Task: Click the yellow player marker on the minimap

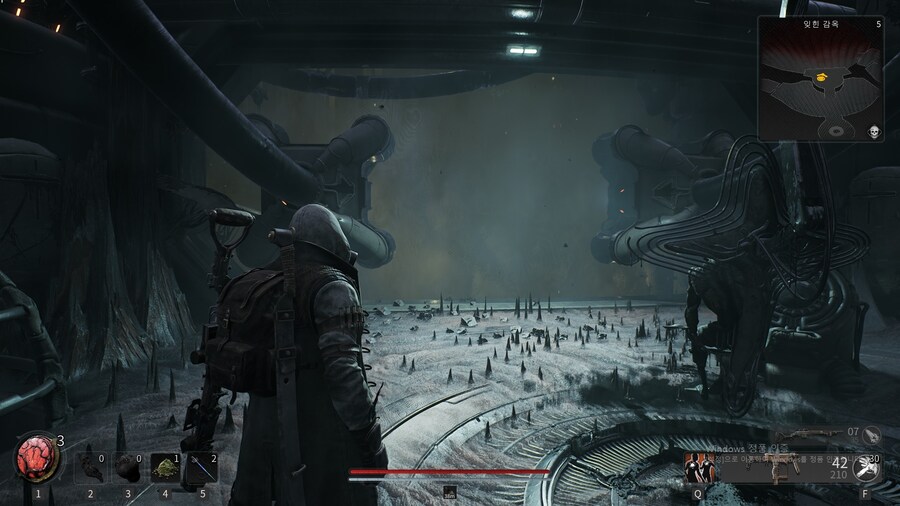Action: point(821,76)
